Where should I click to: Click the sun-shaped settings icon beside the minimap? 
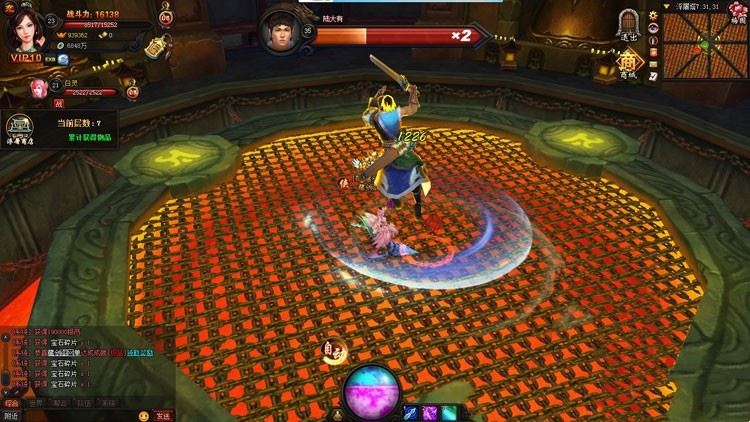pyautogui.click(x=653, y=14)
